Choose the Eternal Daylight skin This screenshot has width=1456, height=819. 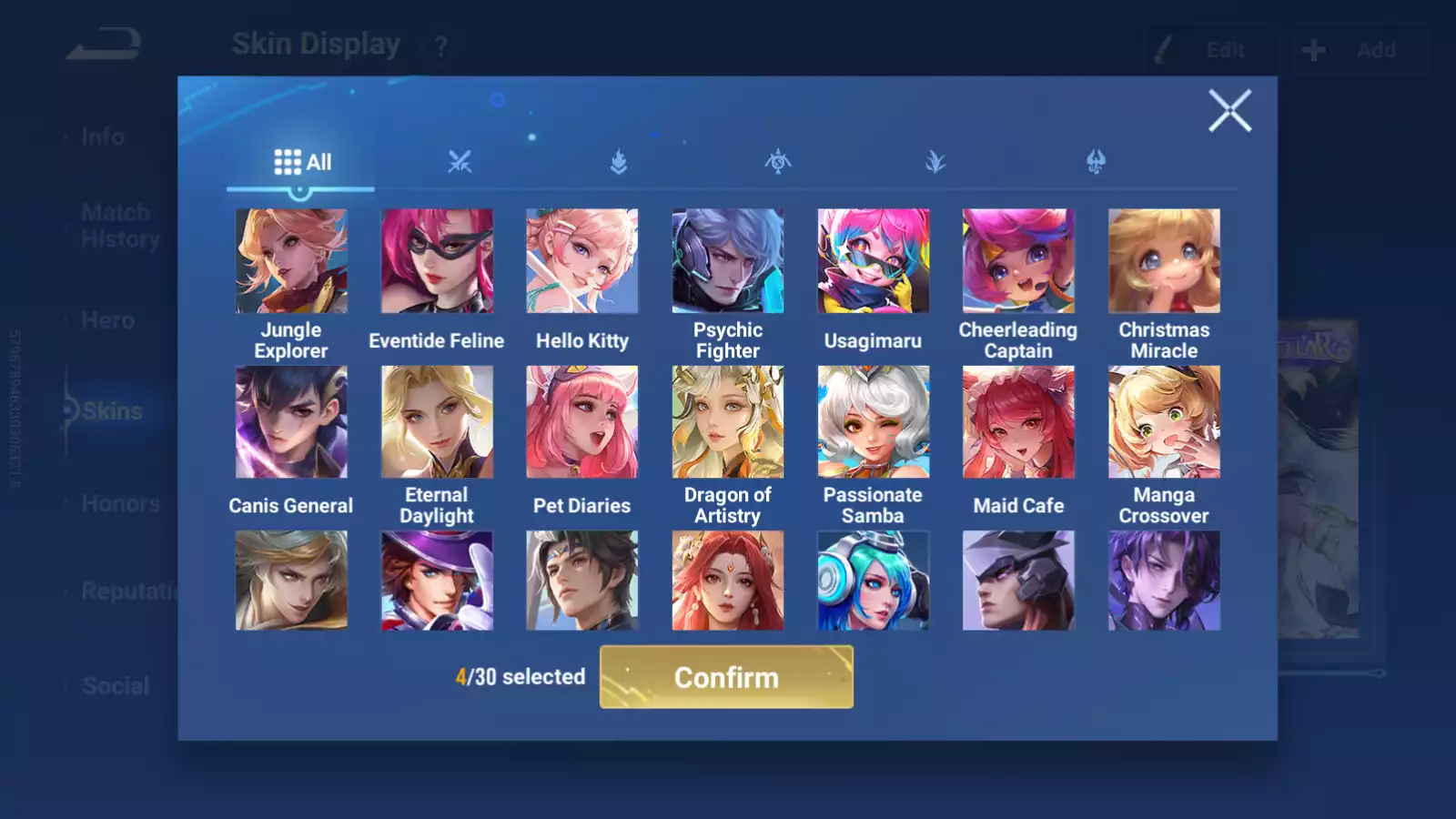pos(437,422)
